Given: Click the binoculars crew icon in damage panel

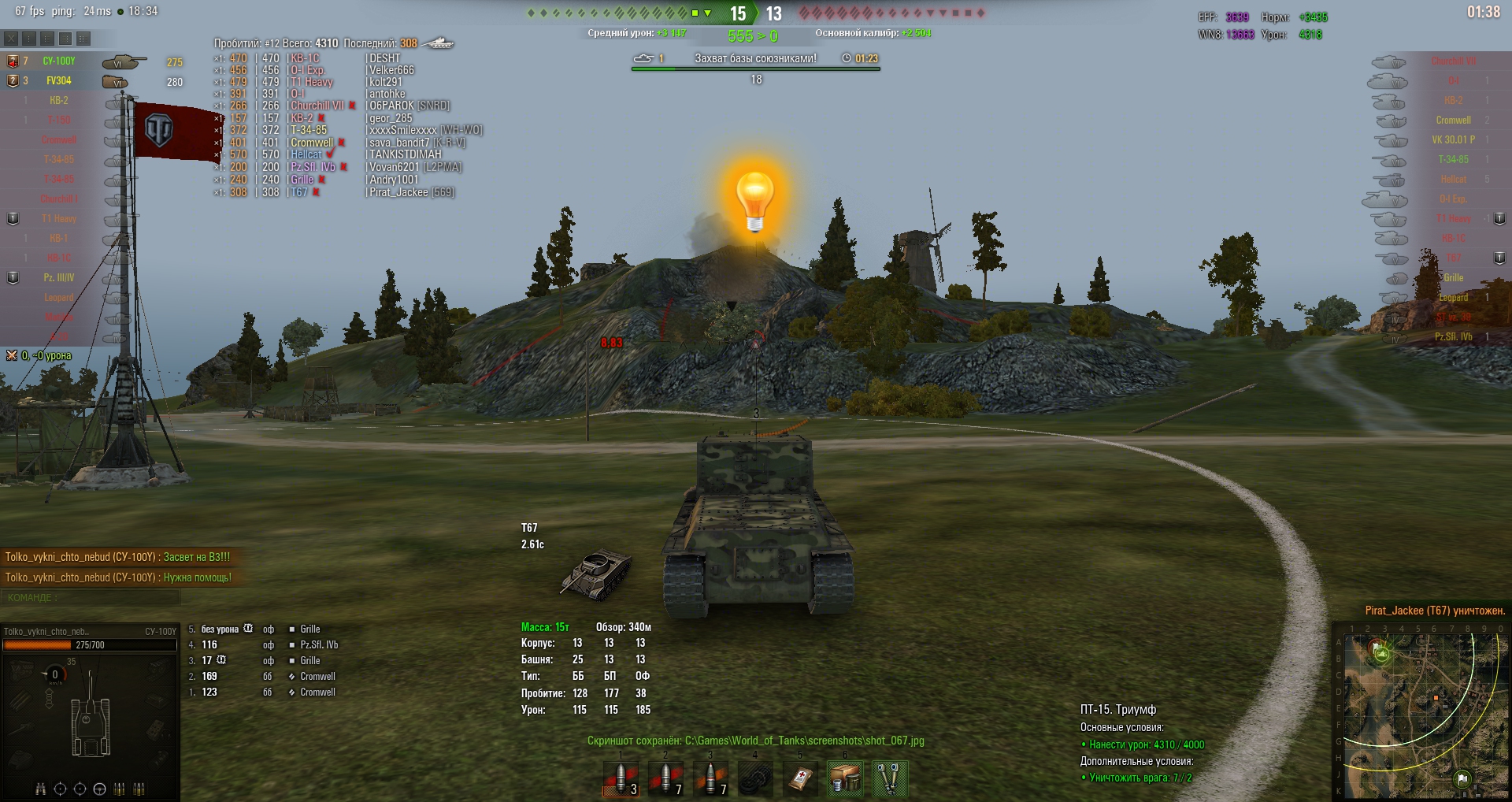Looking at the screenshot, I should [x=40, y=789].
